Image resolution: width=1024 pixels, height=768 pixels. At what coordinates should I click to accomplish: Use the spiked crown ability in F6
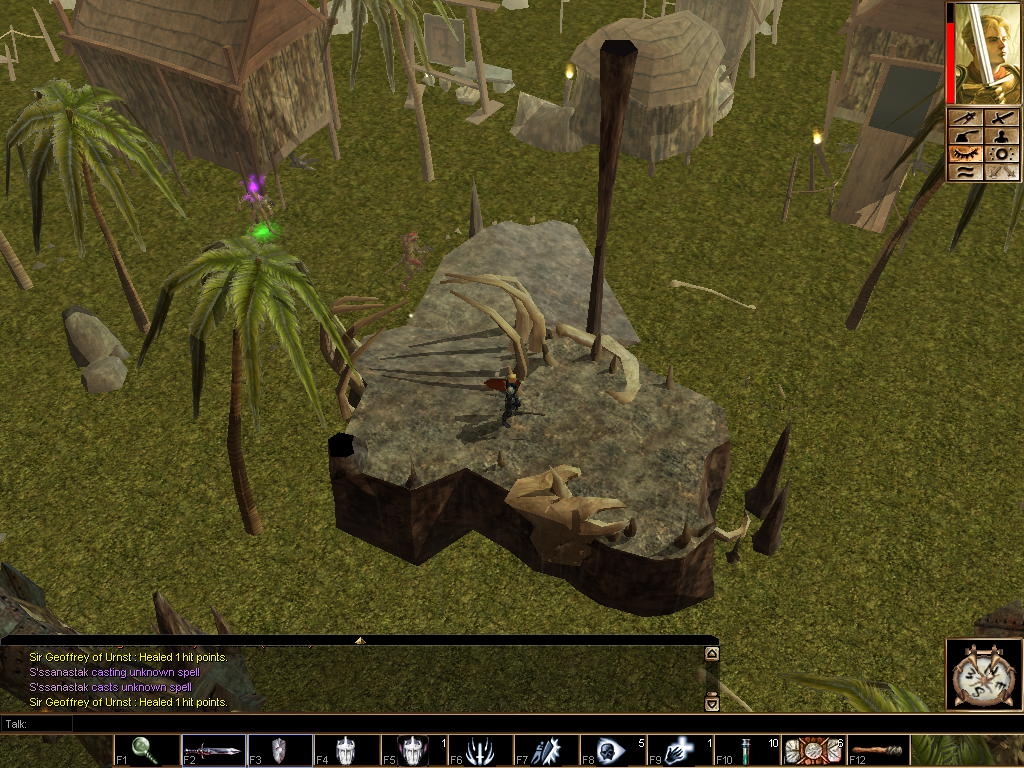click(479, 750)
